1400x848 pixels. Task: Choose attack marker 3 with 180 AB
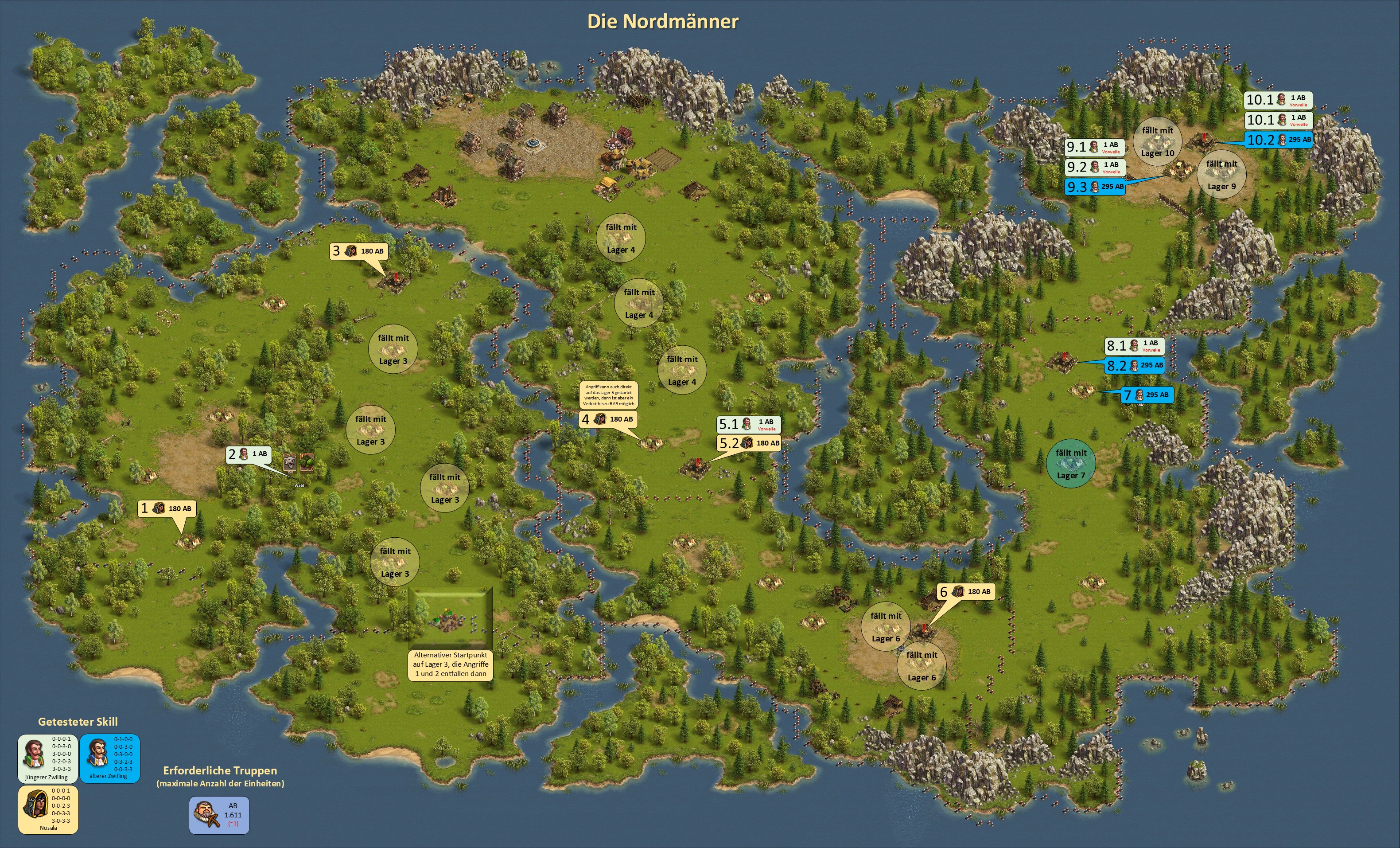click(358, 251)
